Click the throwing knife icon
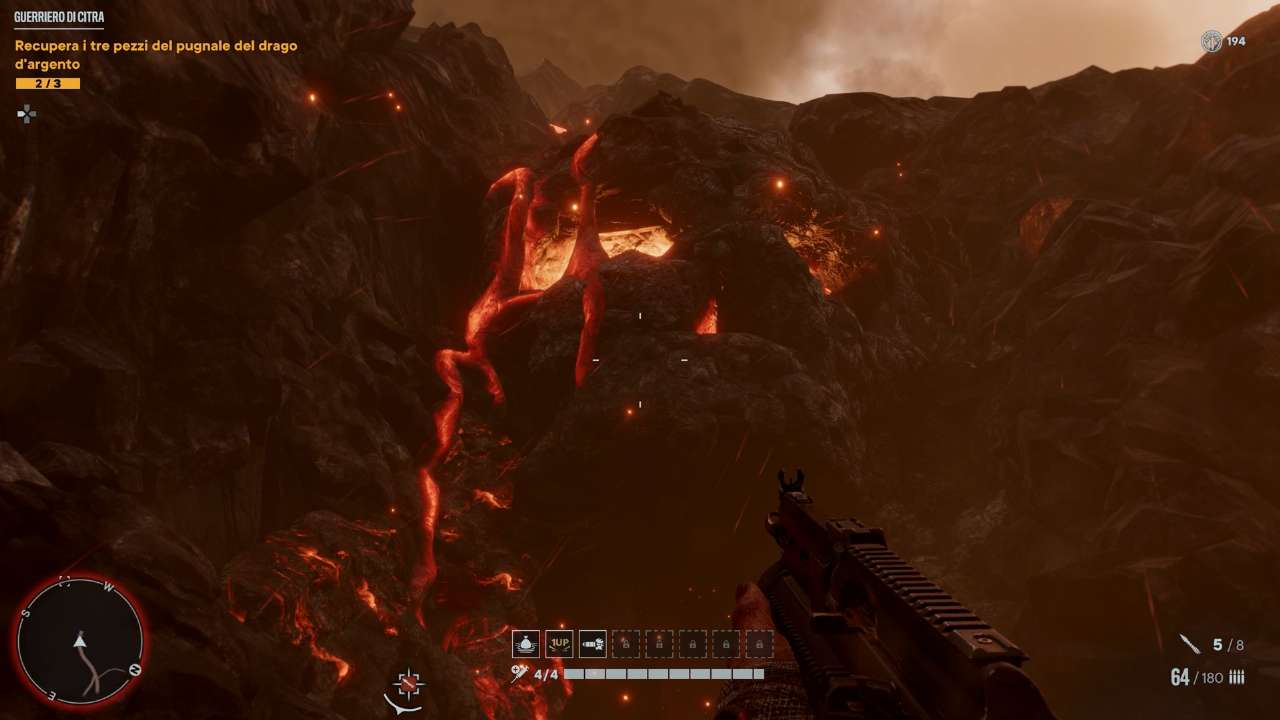Viewport: 1280px width, 720px height. [1189, 645]
